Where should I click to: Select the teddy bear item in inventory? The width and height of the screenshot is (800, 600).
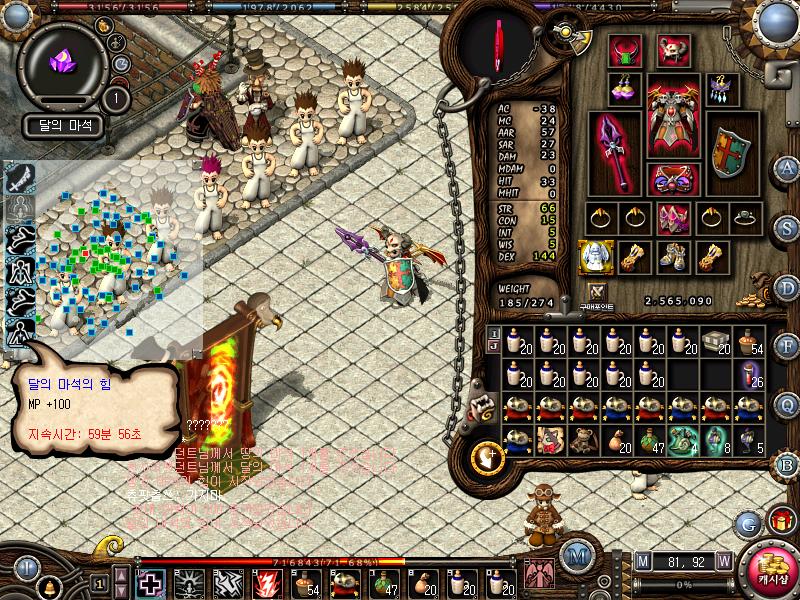click(x=582, y=440)
